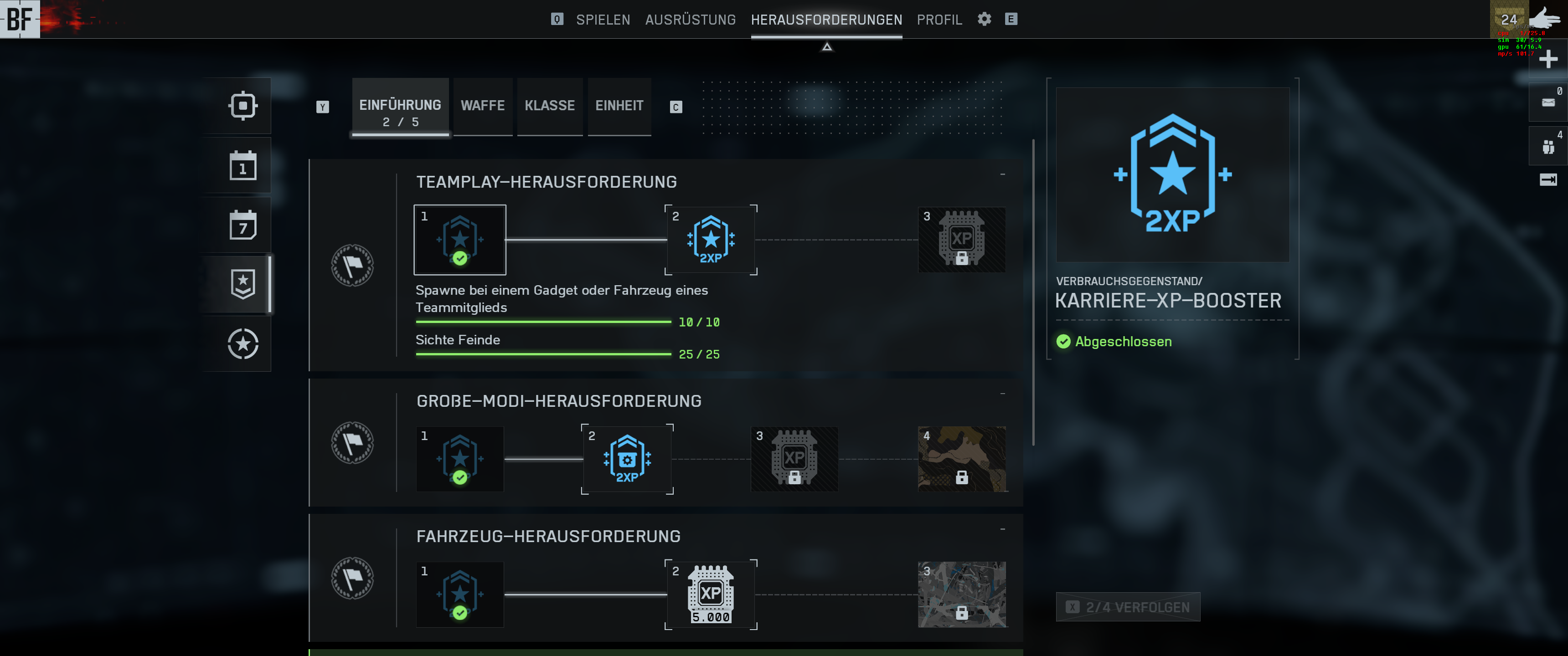
Task: Click the completed stage 1 icon of Große-Modi challenge
Action: coord(459,460)
